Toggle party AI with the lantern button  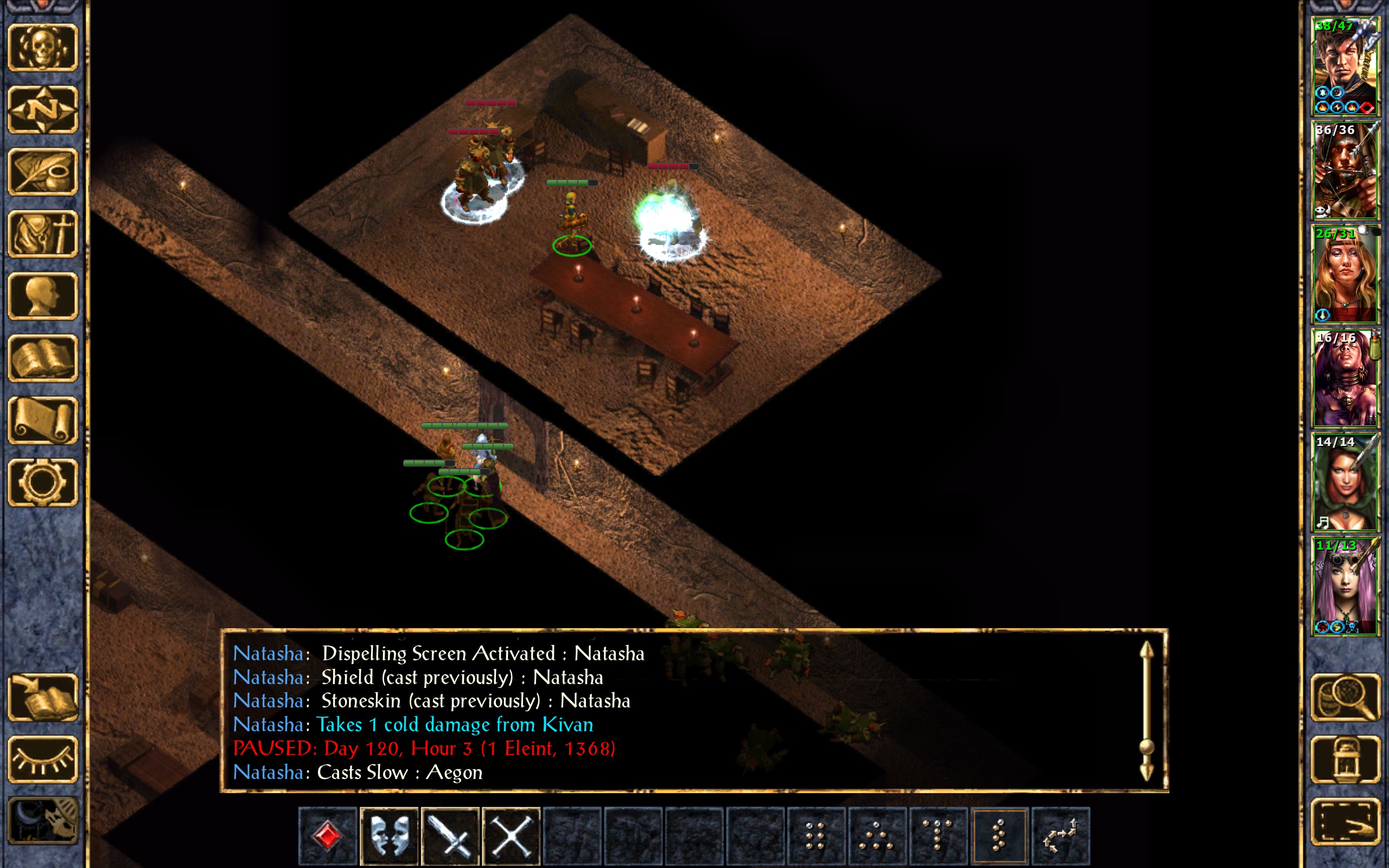pyautogui.click(x=1345, y=760)
